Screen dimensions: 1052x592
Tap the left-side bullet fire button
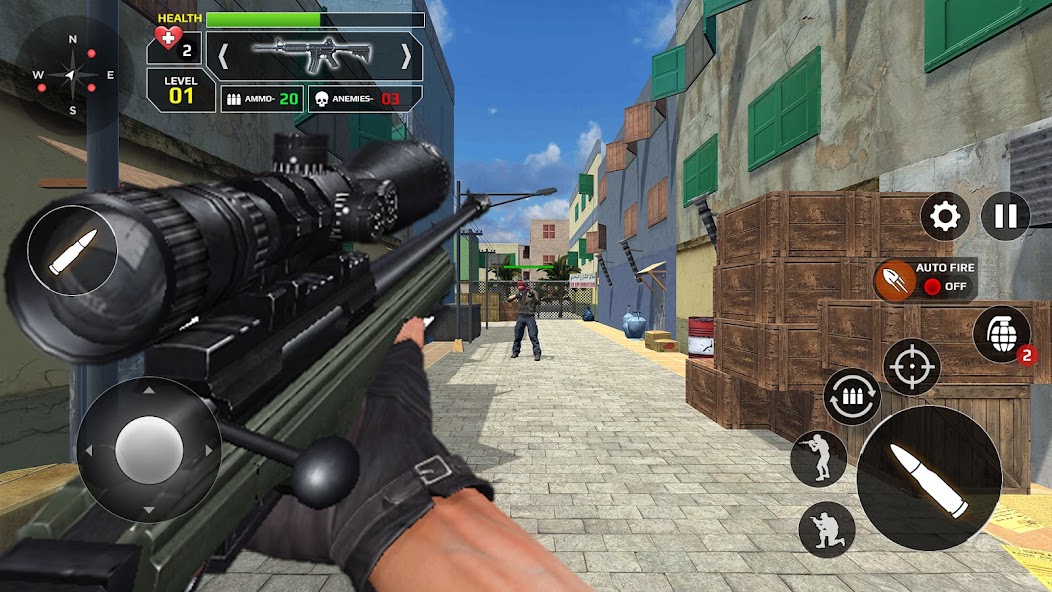coord(72,250)
